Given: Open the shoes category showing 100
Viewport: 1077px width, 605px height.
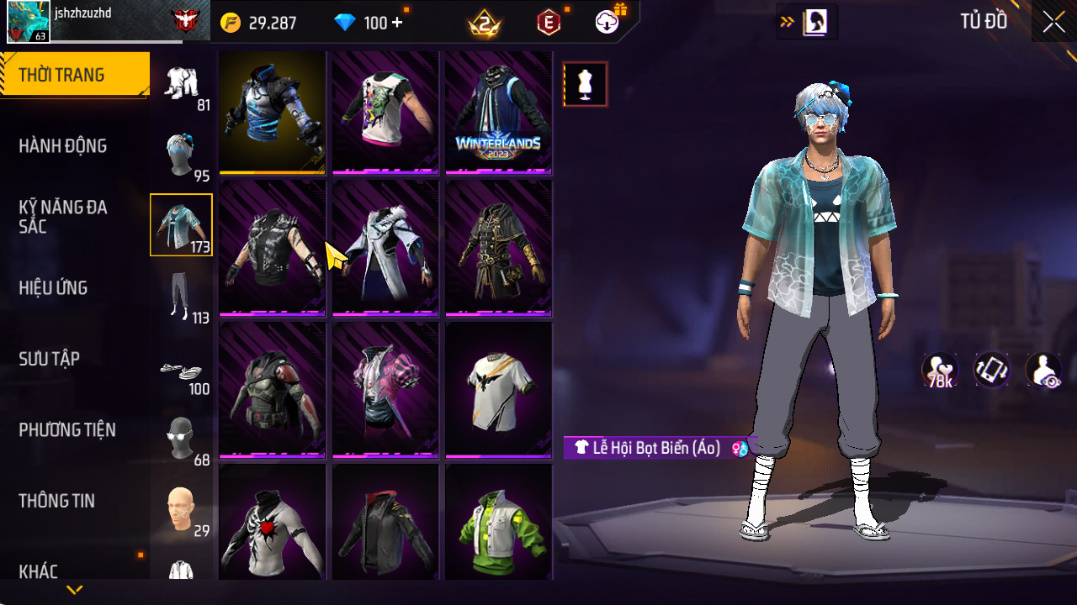Looking at the screenshot, I should point(182,372).
